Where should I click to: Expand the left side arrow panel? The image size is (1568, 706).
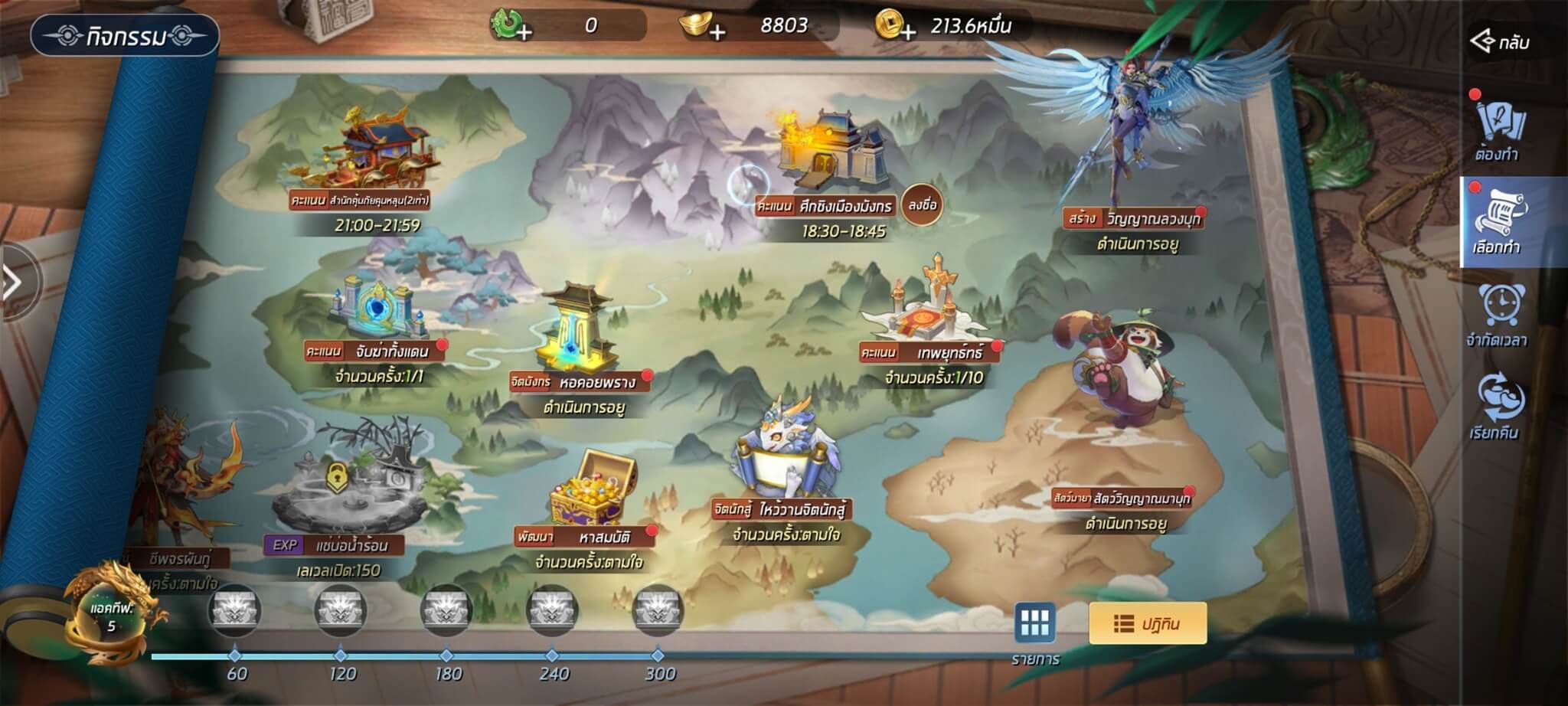pyautogui.click(x=12, y=283)
